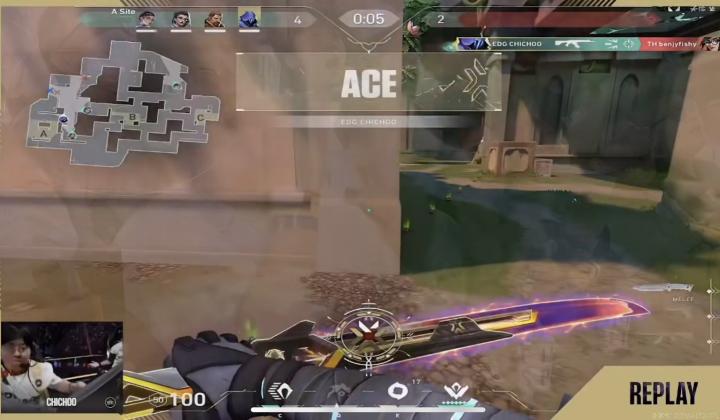The image size is (720, 420).
Task: Activate the greyed-out Q ability icon
Action: coord(339,391)
